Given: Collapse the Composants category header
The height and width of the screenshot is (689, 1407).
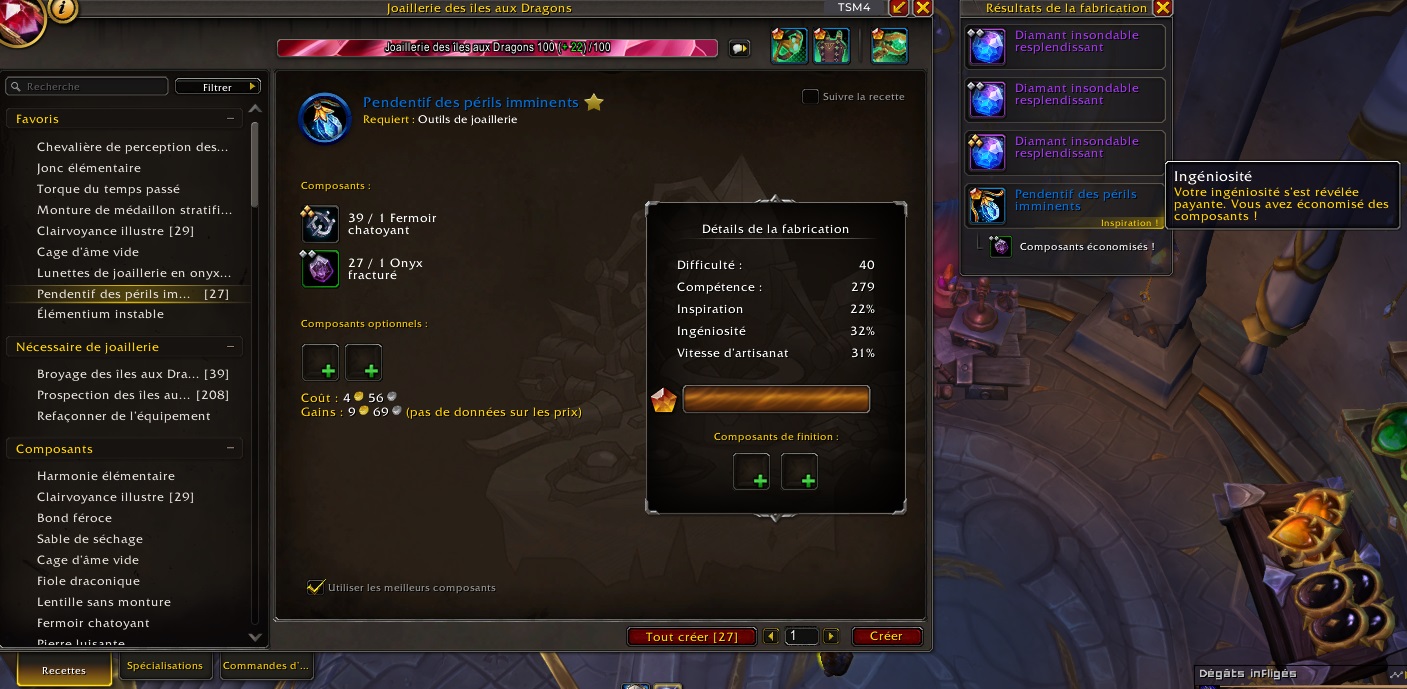Looking at the screenshot, I should click(x=231, y=449).
